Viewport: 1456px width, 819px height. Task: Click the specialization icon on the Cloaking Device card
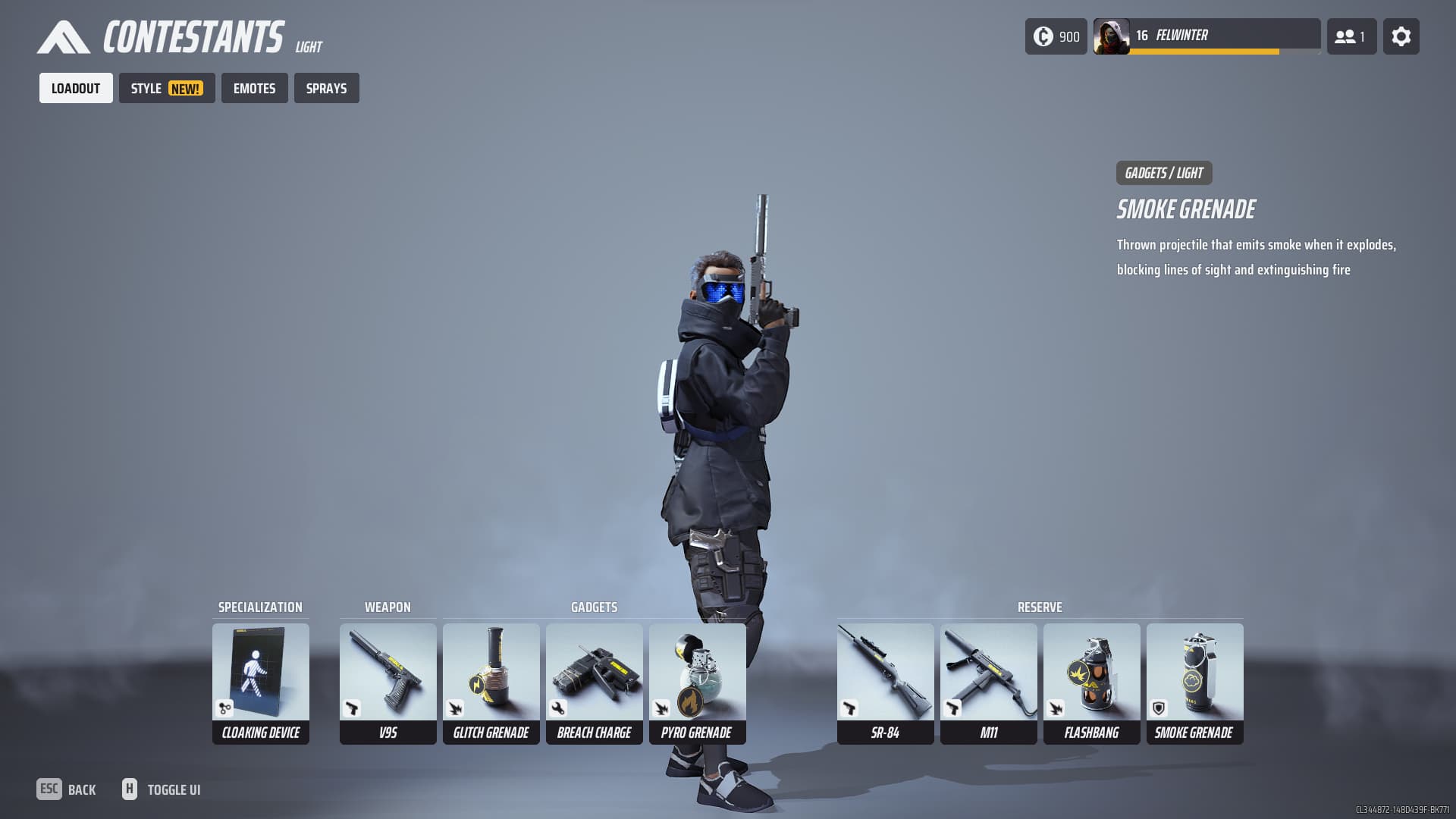pyautogui.click(x=224, y=709)
